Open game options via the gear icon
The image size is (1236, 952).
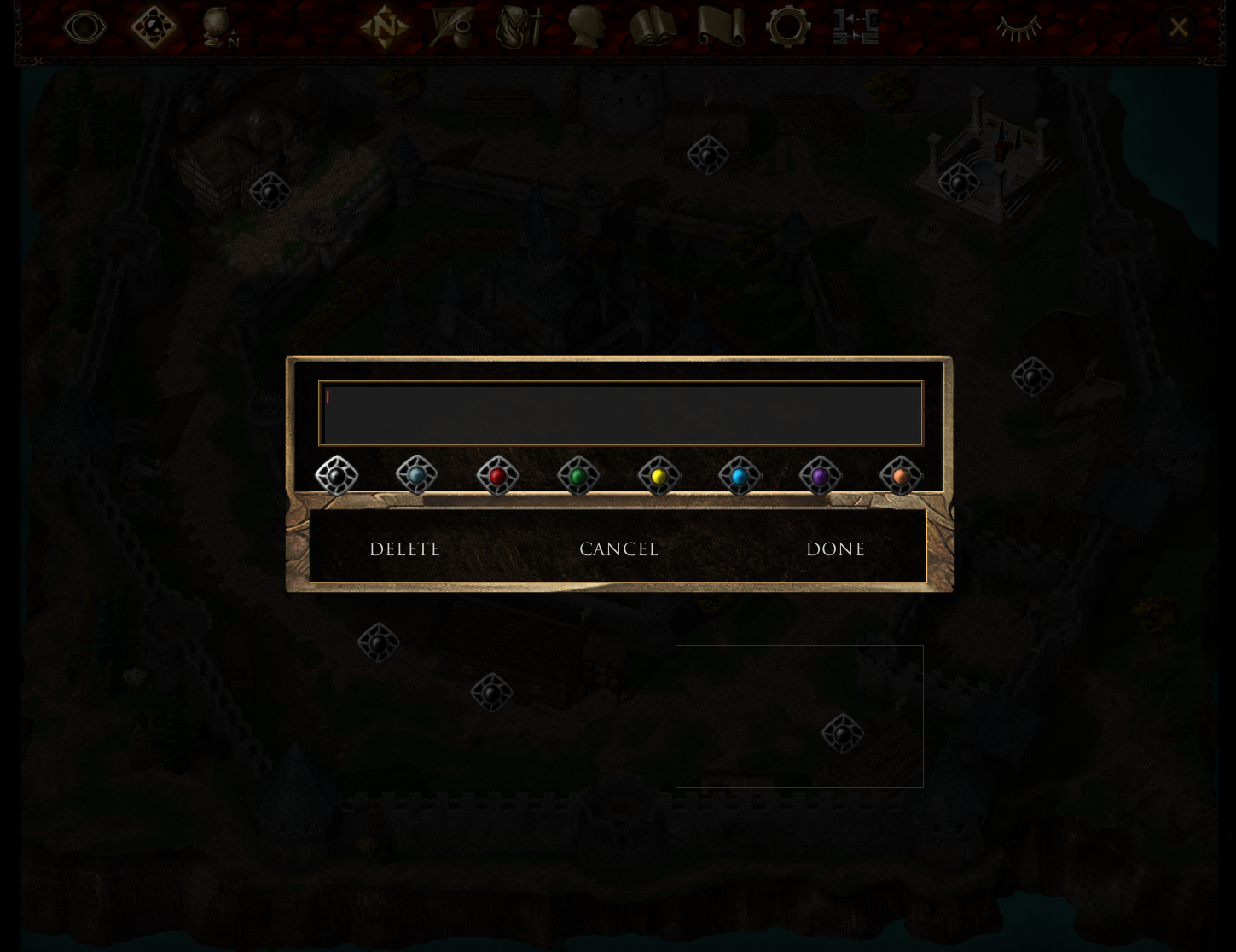click(788, 26)
